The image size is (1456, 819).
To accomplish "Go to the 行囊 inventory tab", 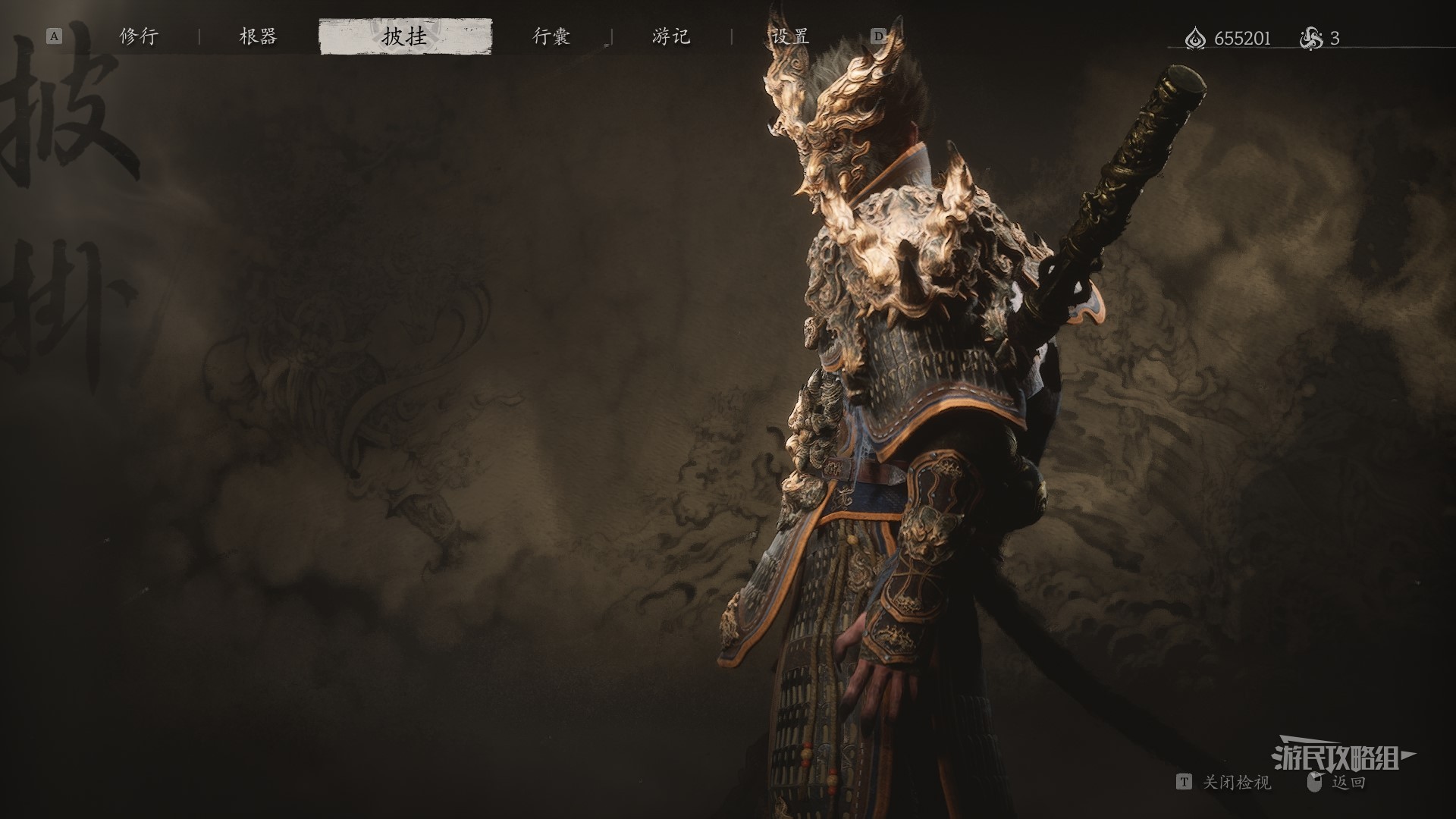I will tap(551, 36).
